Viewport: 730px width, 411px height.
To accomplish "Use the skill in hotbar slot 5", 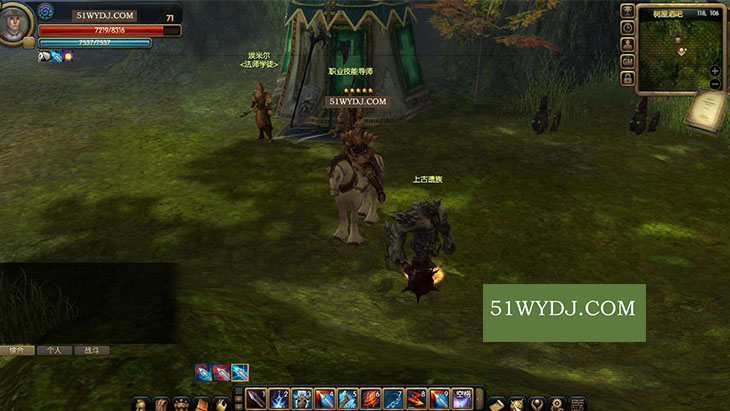I will pos(347,399).
